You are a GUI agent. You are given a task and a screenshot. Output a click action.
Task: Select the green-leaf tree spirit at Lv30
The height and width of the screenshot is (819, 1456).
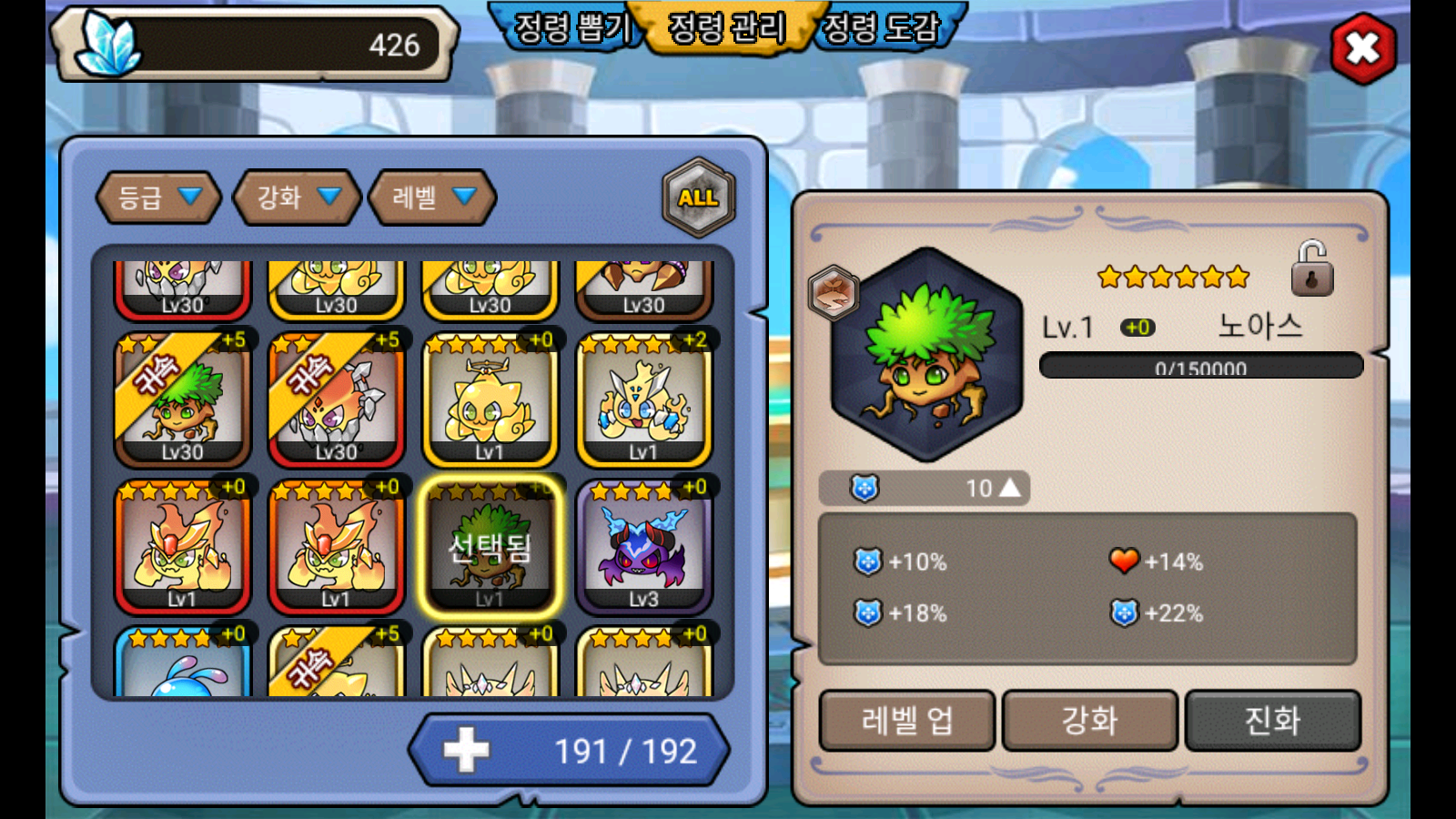pyautogui.click(x=182, y=401)
